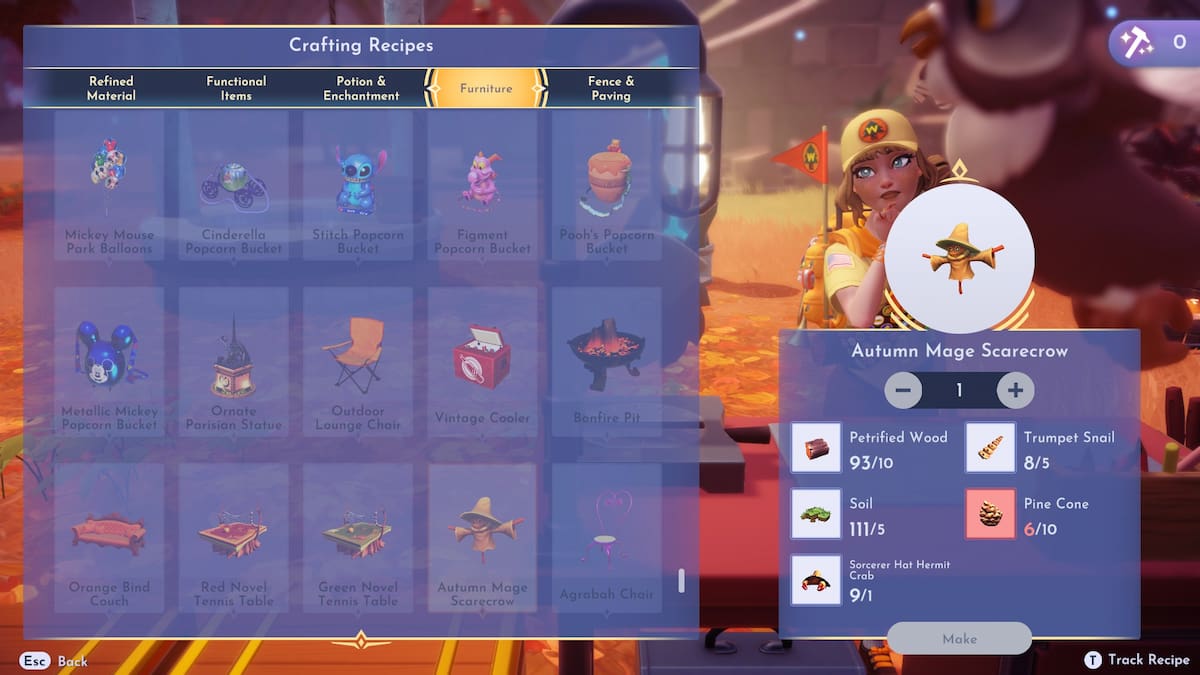Pick the Red Novel Tennis Table recipe
The height and width of the screenshot is (675, 1200).
(x=234, y=537)
